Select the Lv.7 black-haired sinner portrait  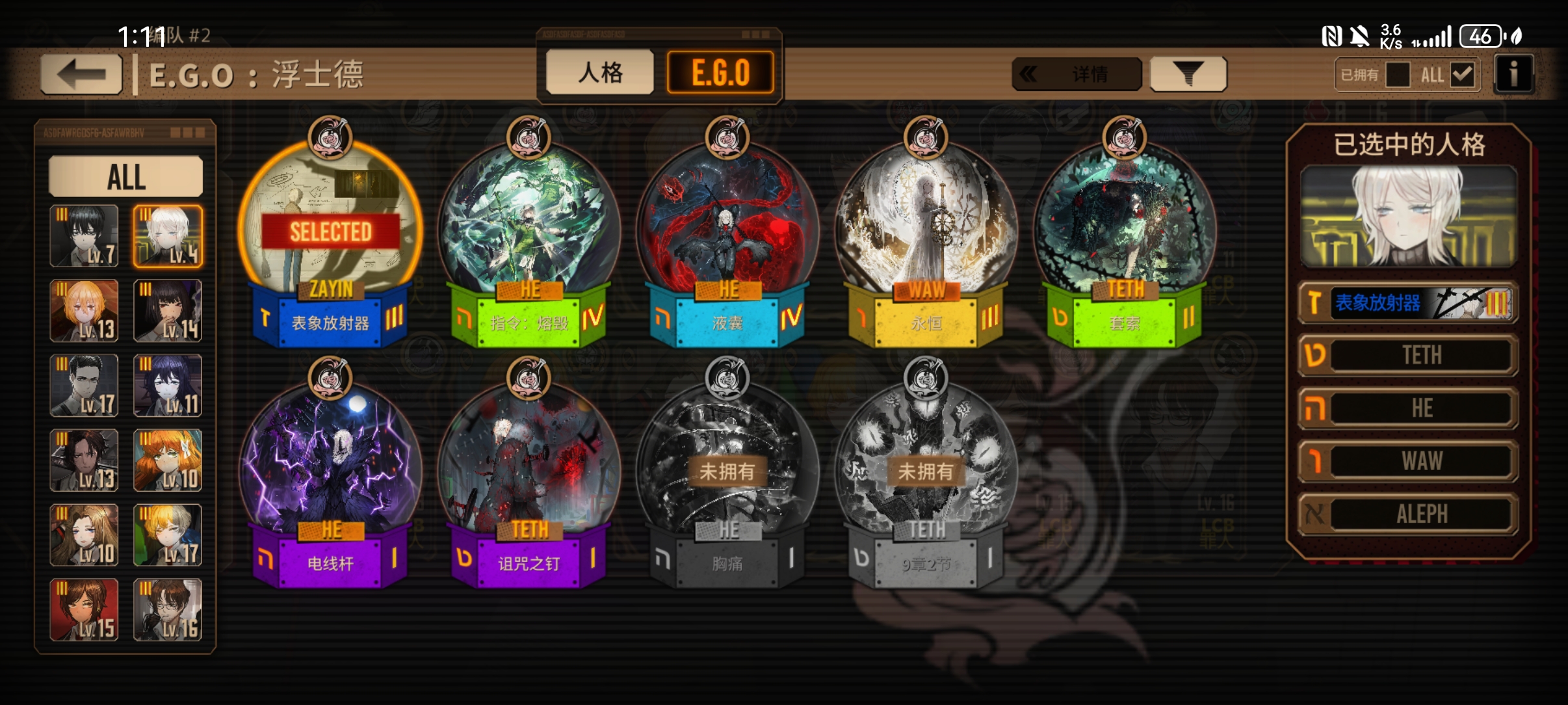click(85, 236)
